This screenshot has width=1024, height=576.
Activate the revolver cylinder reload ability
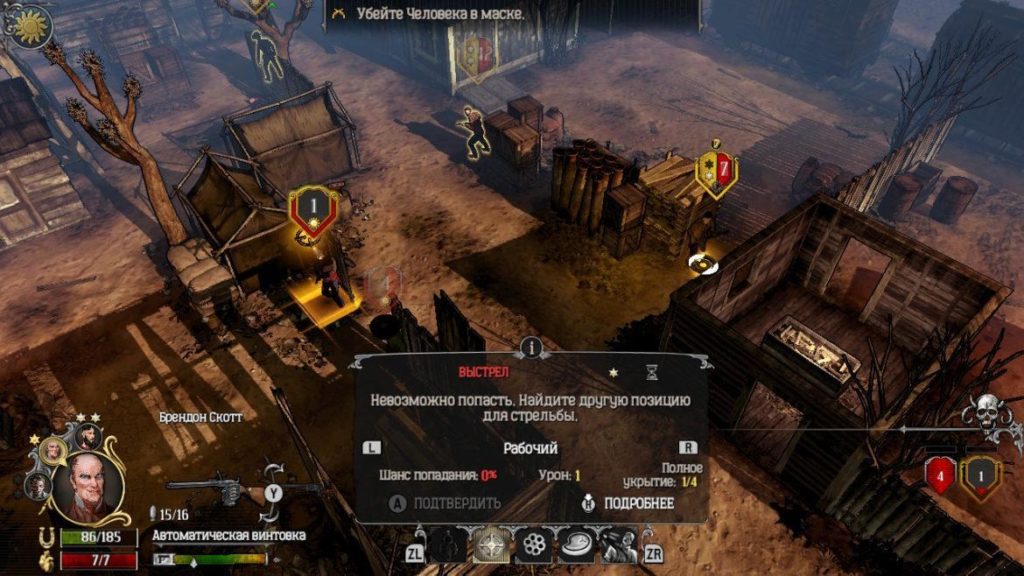click(534, 545)
